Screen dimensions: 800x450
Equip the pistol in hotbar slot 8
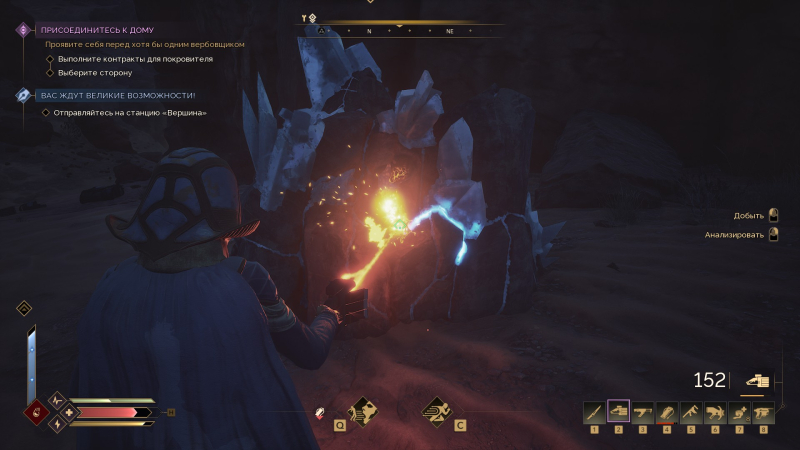click(764, 412)
